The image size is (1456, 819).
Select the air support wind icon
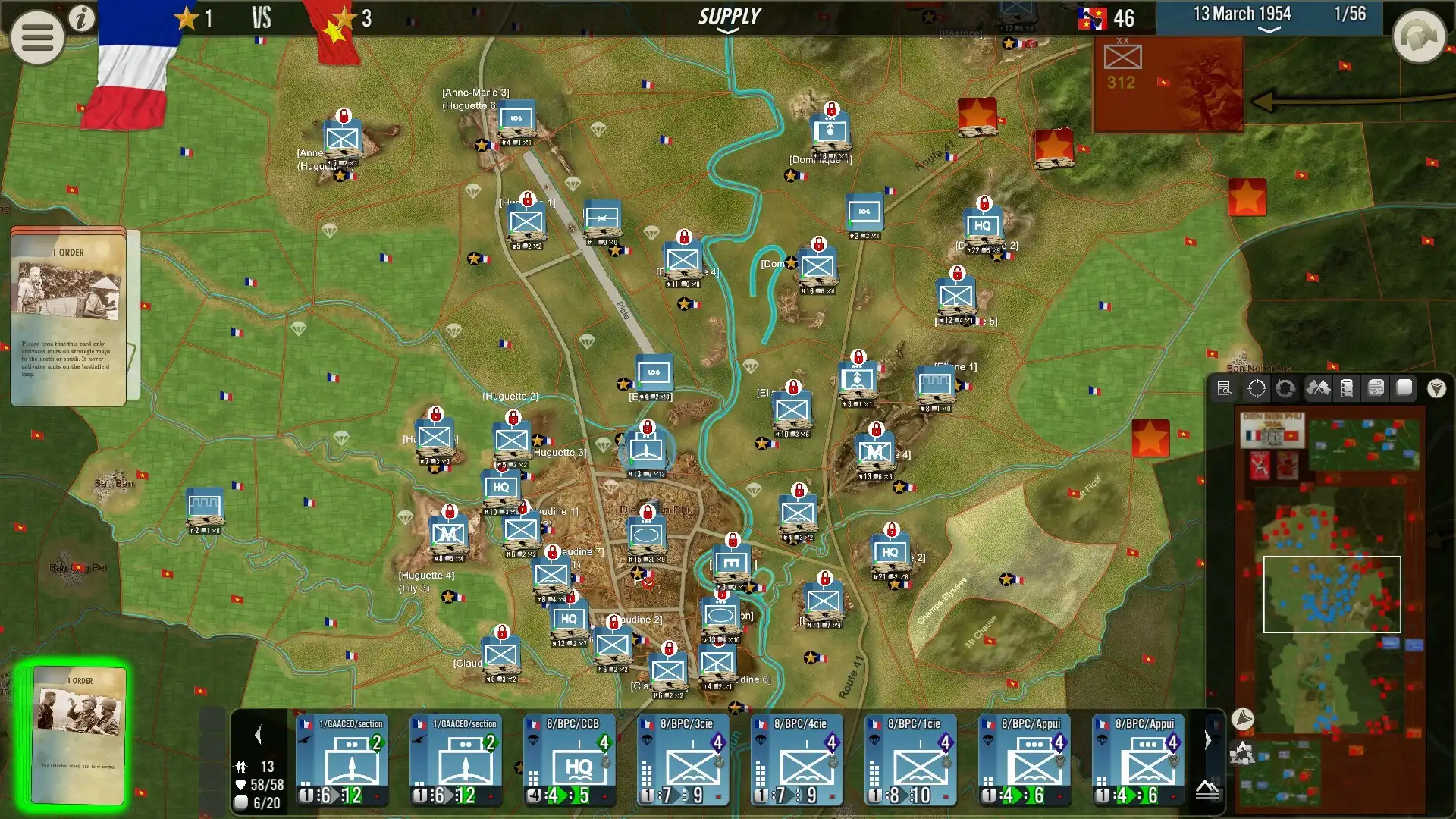[1375, 388]
